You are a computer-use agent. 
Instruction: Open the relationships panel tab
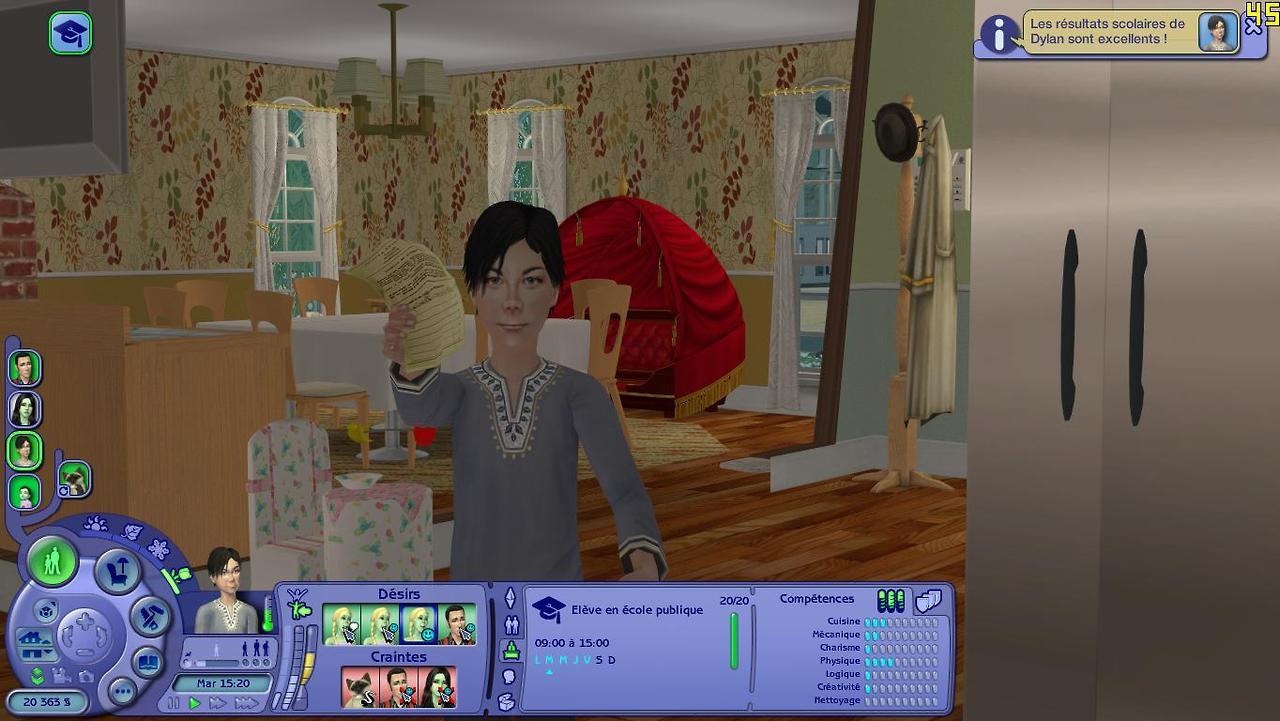[x=511, y=626]
